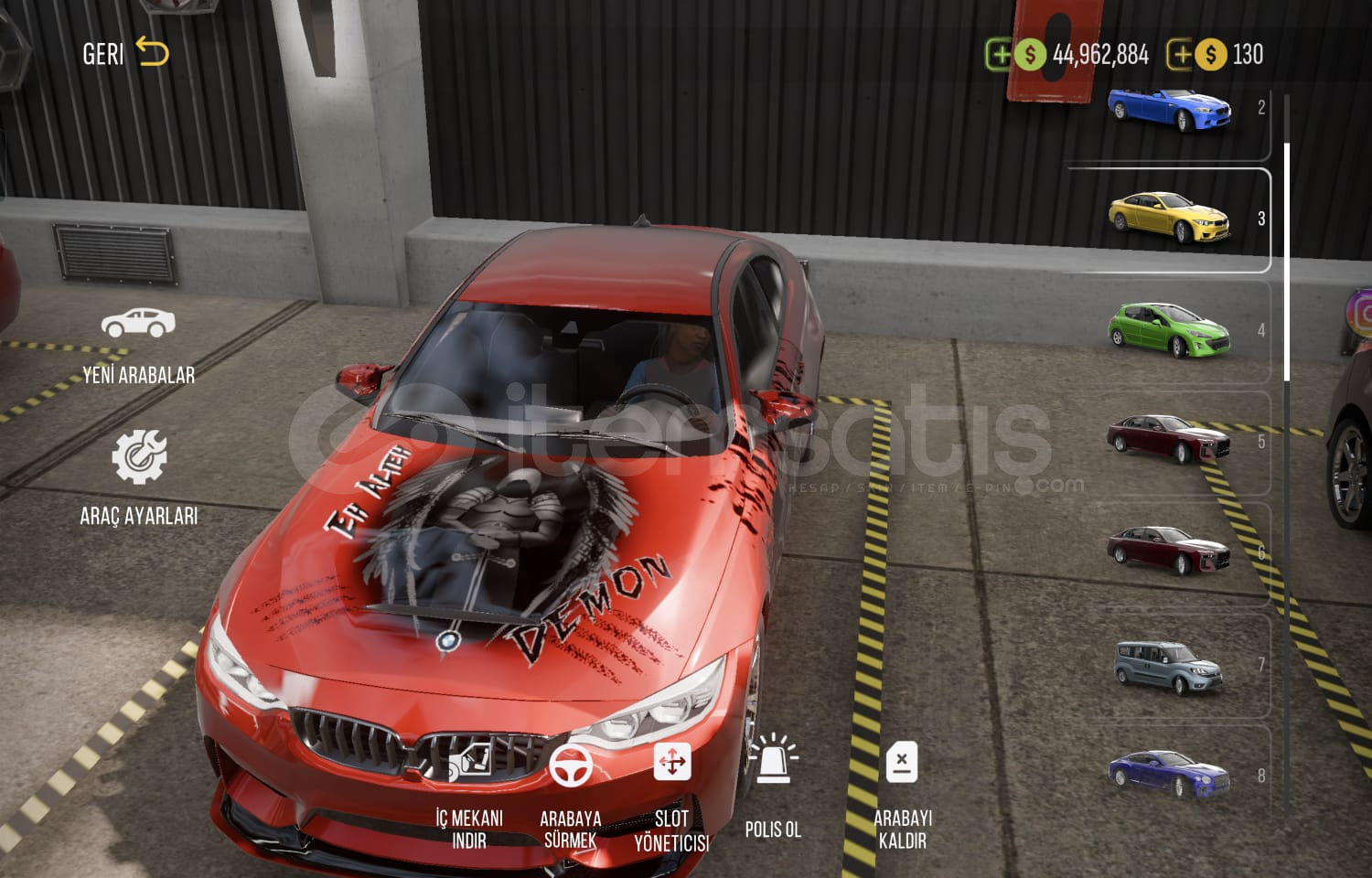This screenshot has height=878, width=1372.
Task: Select the blue convertible in slot 2
Action: tap(1169, 110)
